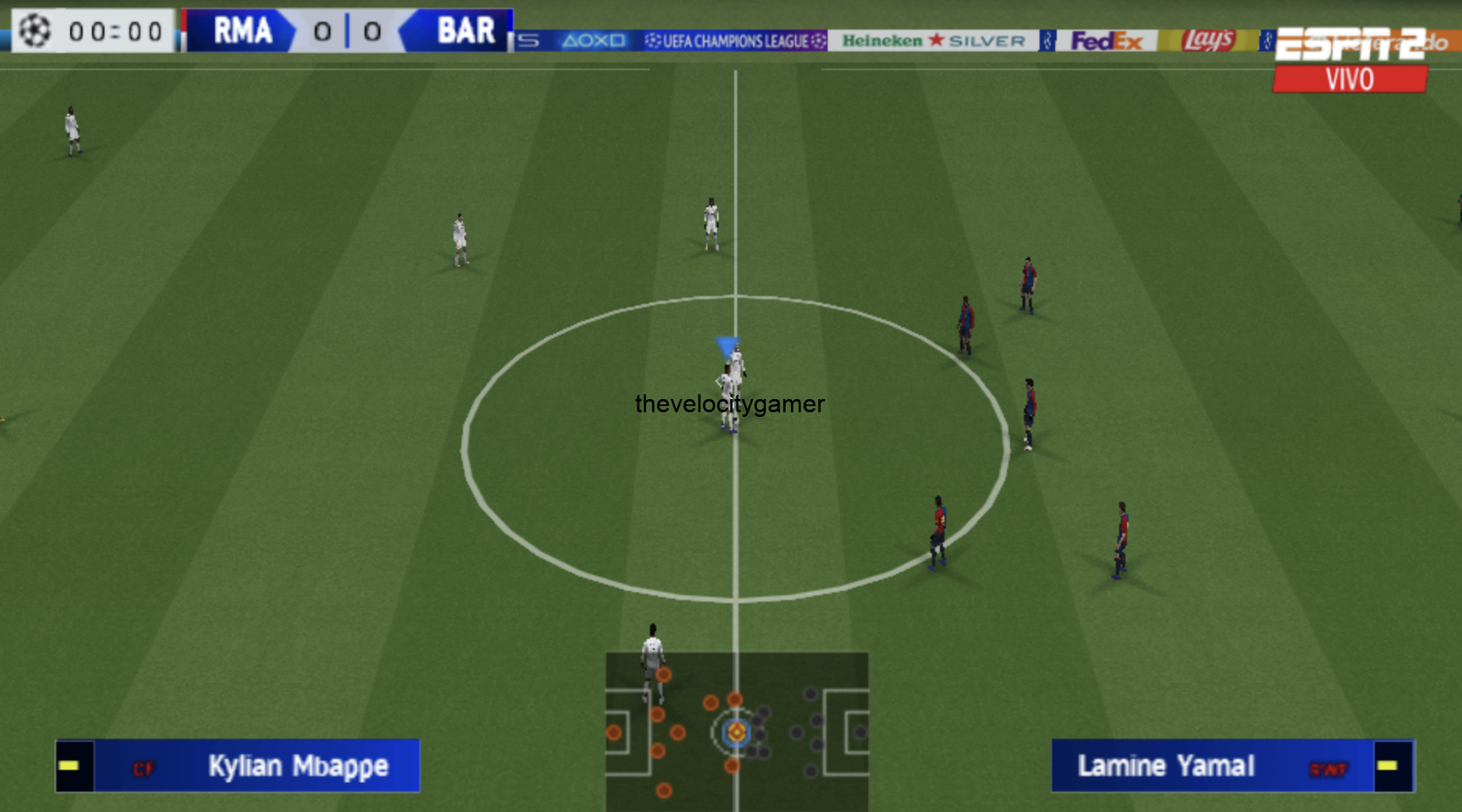Image resolution: width=1462 pixels, height=812 pixels.
Task: Click the Kylian Mbappe nameplate
Action: coord(298,766)
